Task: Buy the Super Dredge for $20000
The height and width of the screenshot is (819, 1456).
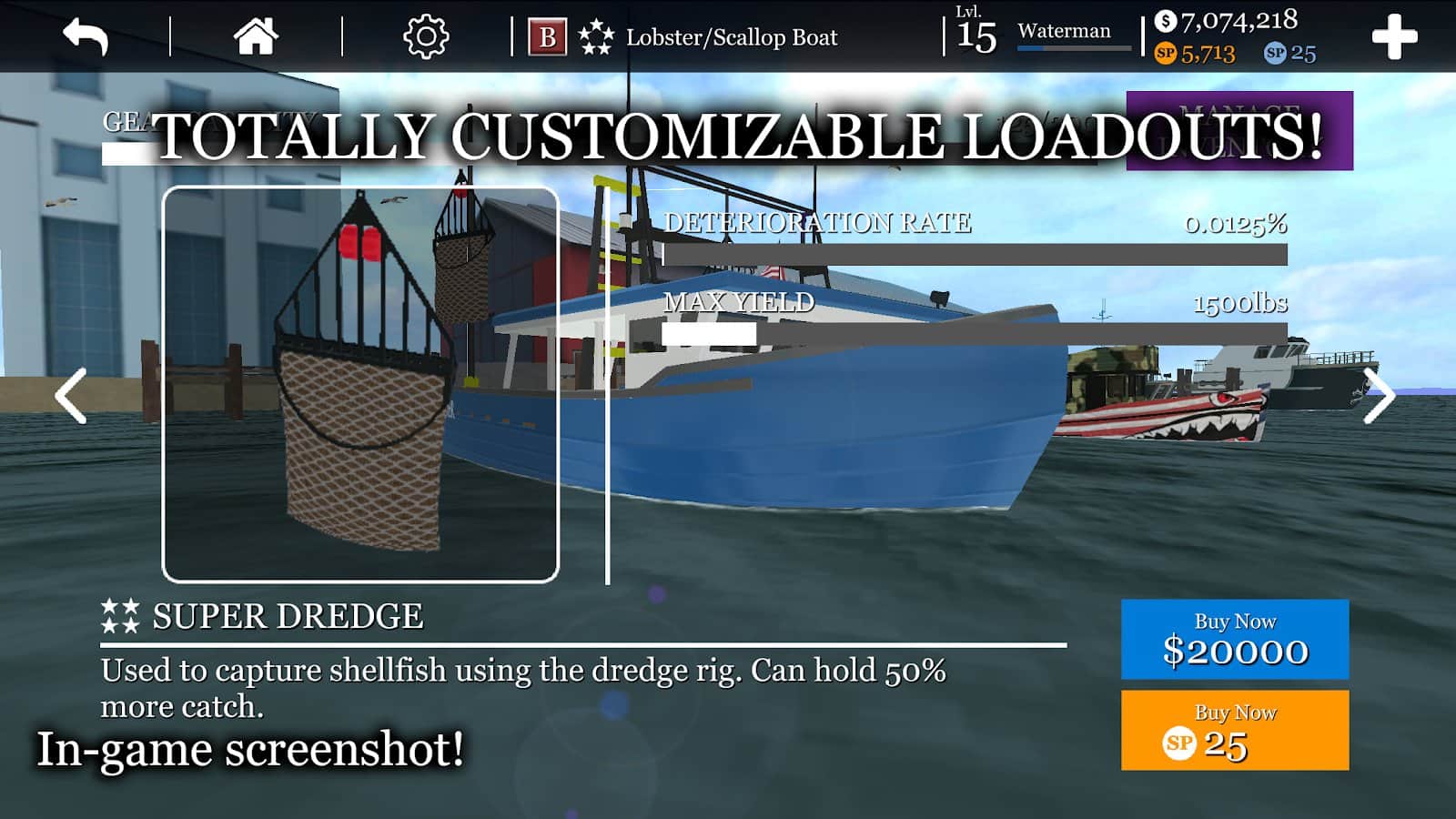Action: (1234, 639)
